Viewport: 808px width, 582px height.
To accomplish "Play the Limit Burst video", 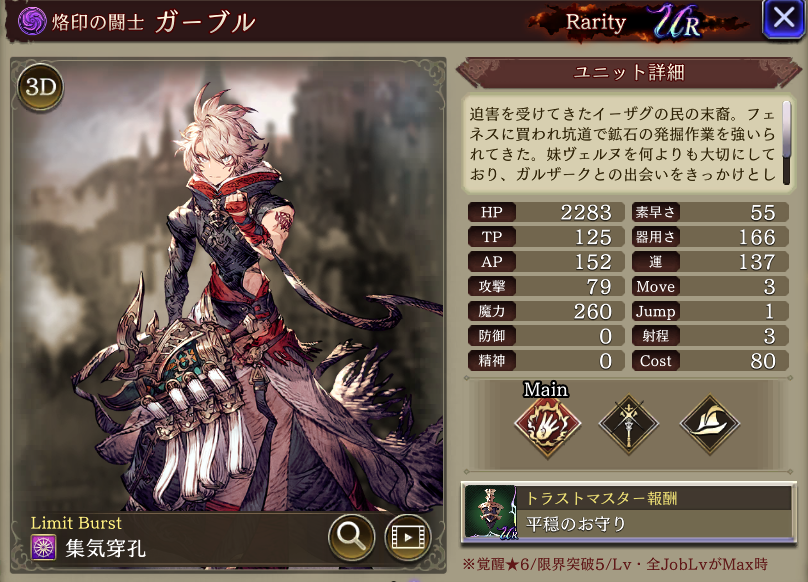I will pos(408,538).
